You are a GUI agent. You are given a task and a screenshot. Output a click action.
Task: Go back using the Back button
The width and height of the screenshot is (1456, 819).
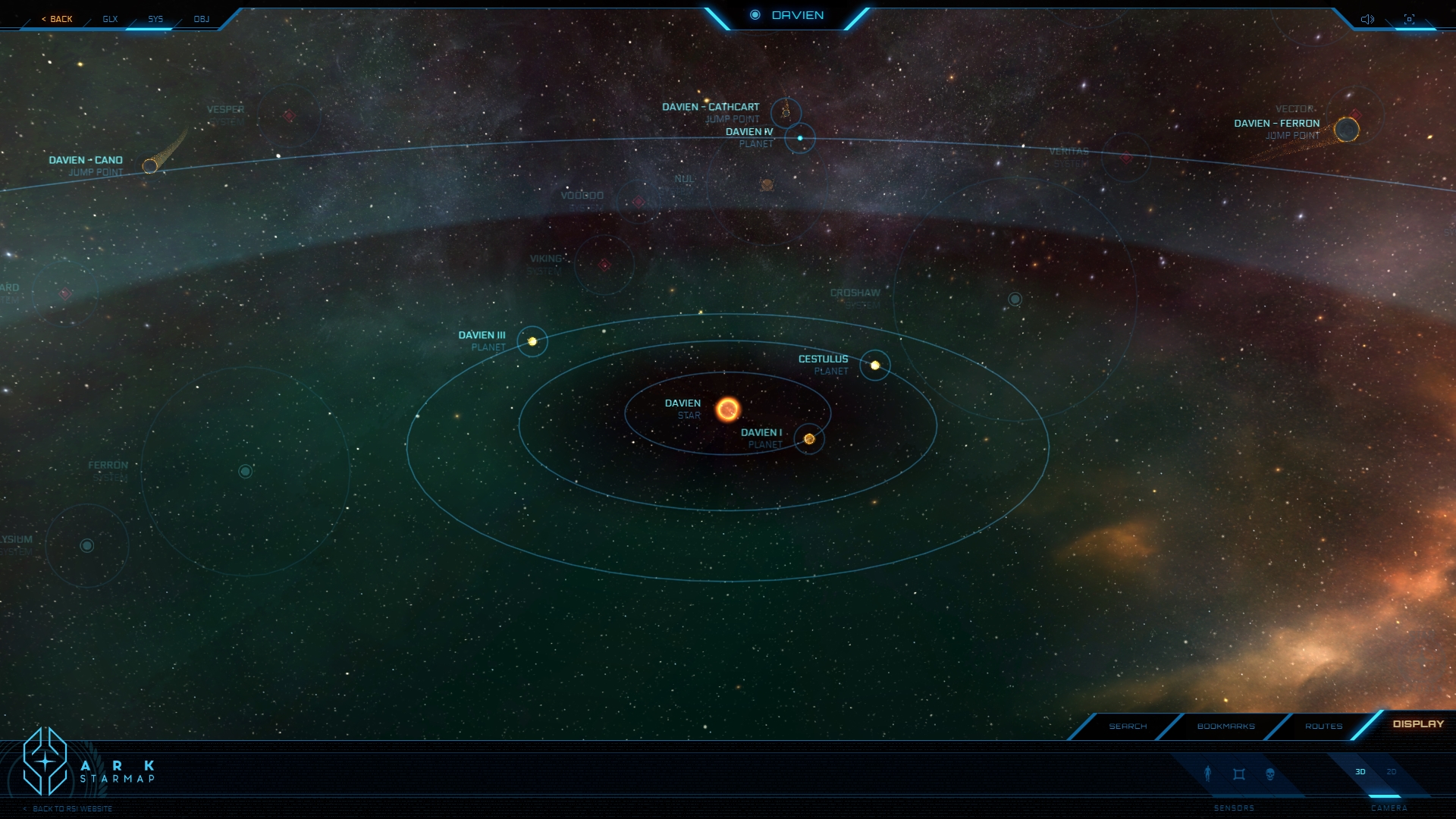pyautogui.click(x=58, y=19)
